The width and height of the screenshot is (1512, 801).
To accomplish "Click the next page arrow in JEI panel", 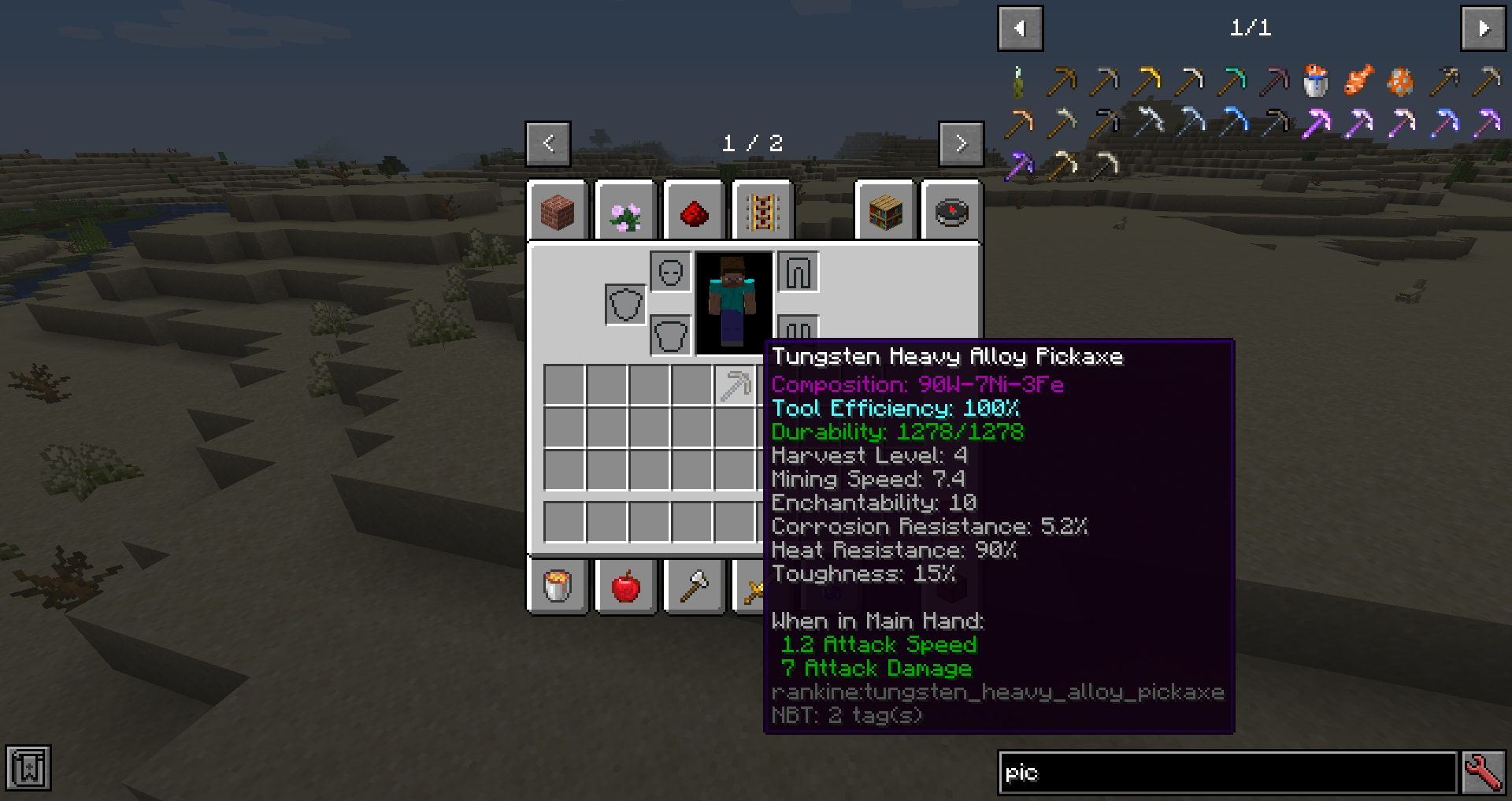I will coord(1484,28).
